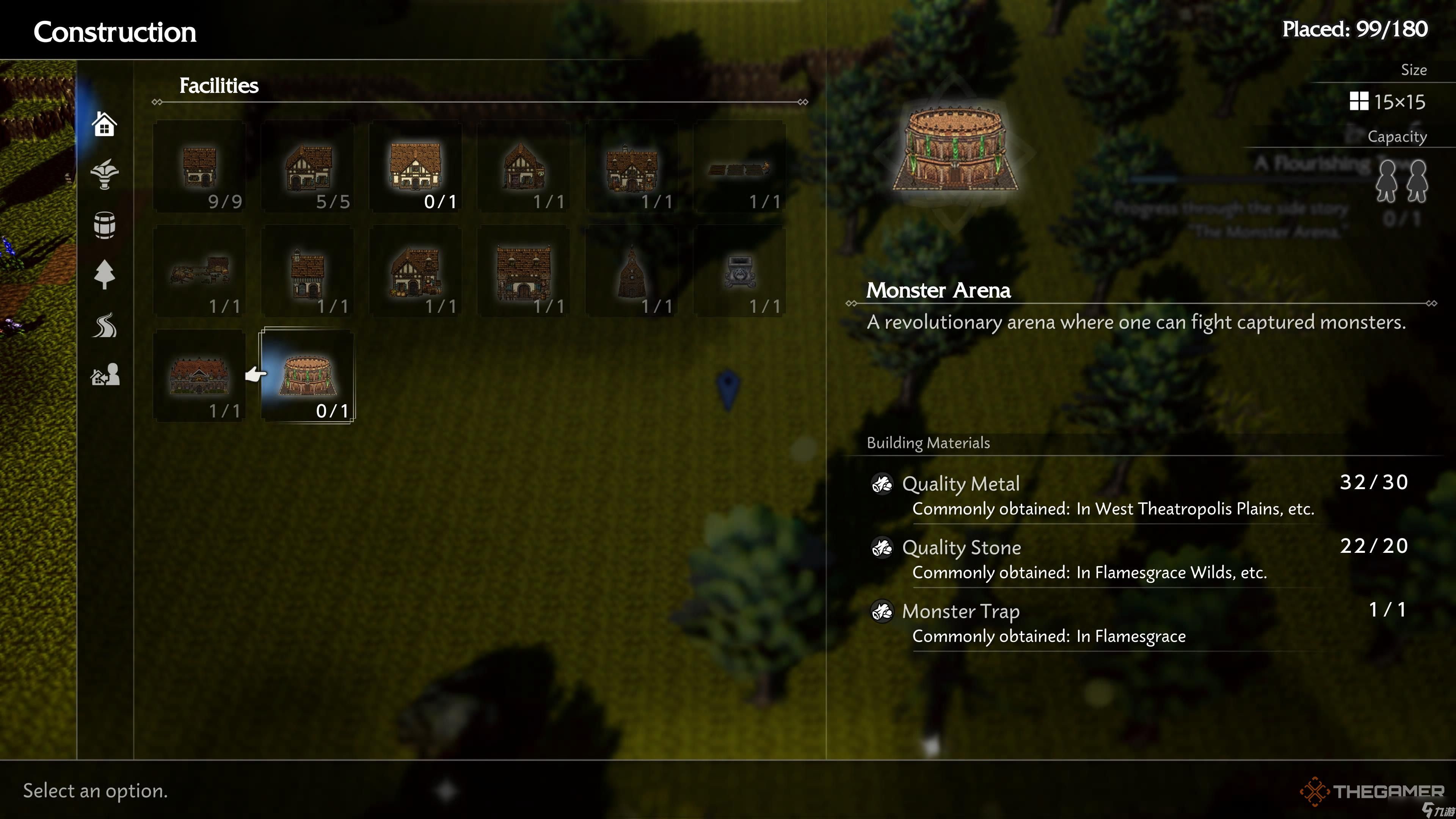Choose the small house tile marked 9/9

199,167
